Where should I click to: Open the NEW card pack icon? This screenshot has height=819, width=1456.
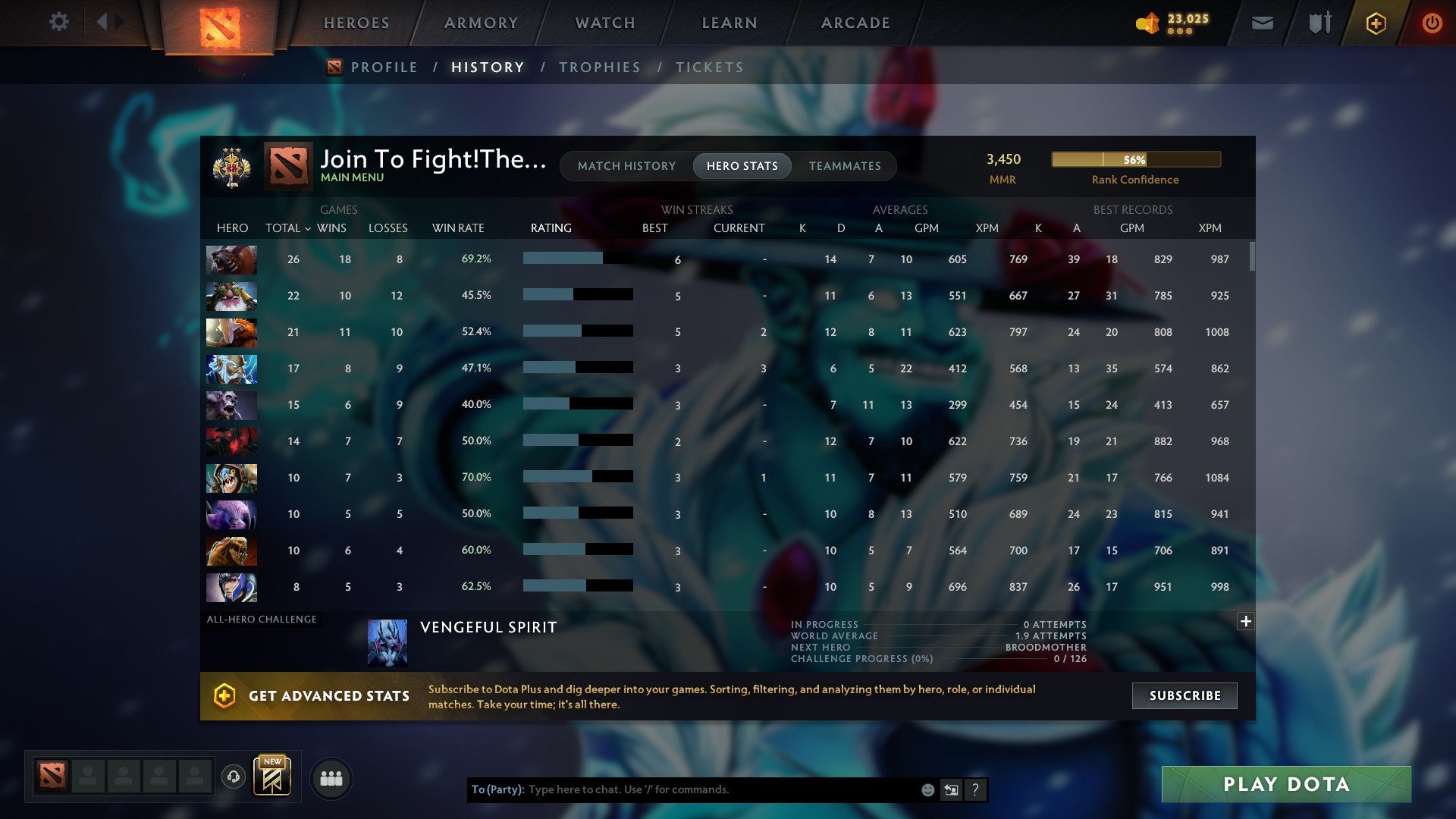tap(273, 777)
